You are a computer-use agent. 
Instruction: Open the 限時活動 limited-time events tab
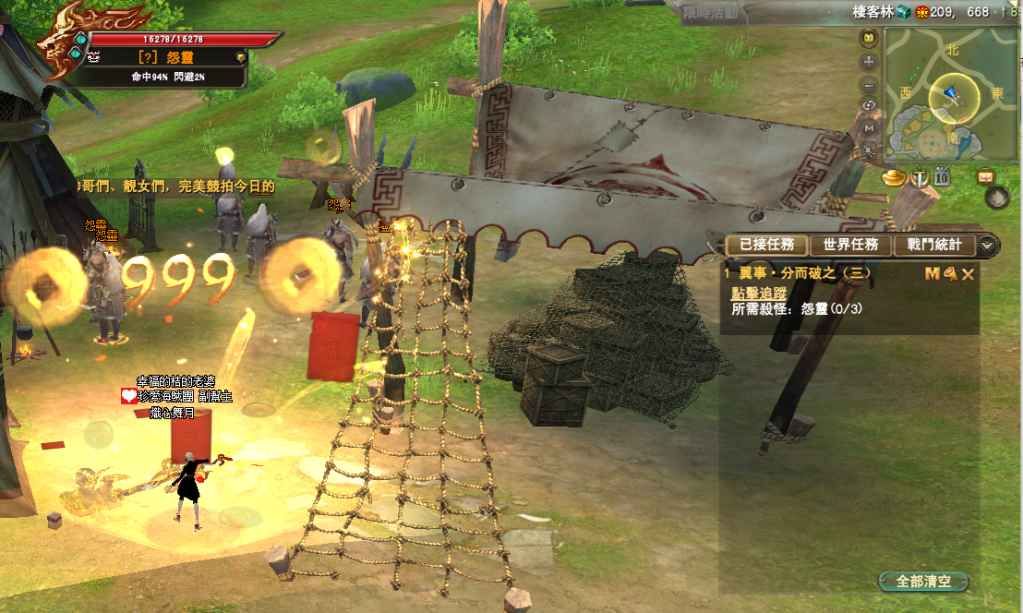pos(709,12)
